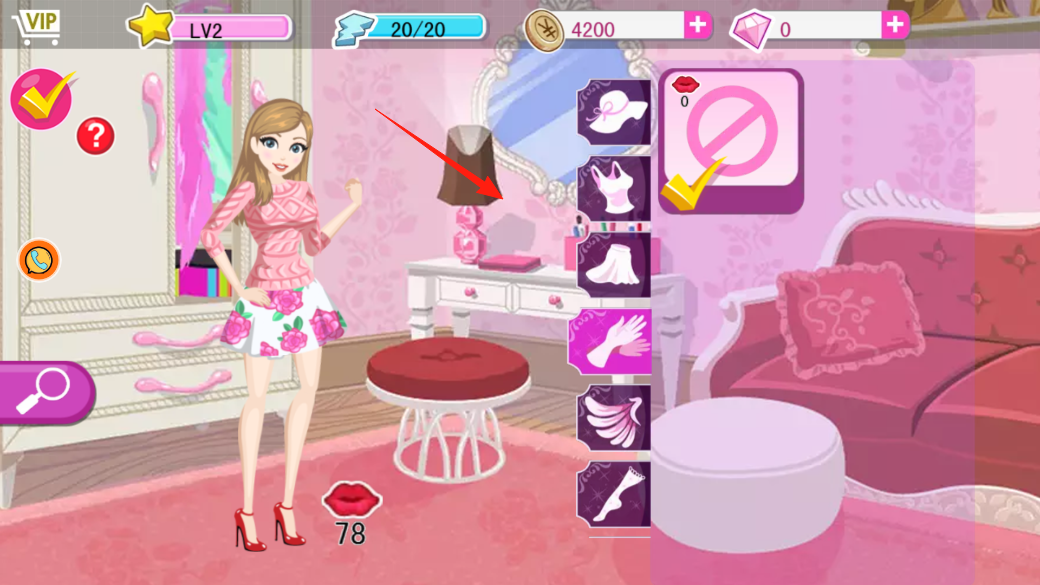
Task: Choose the skirt category
Action: click(613, 264)
